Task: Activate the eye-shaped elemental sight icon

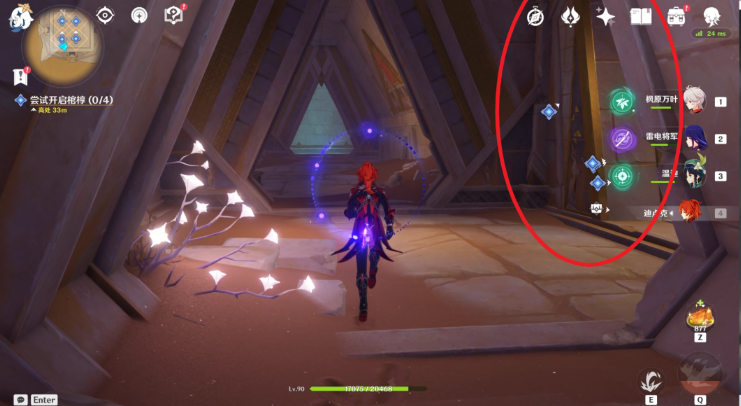Action: point(106,15)
